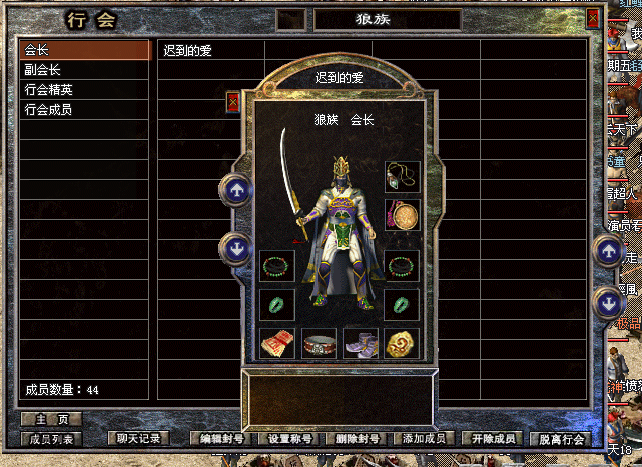
Task: Click the 脱离行会 leave guild button
Action: (560, 438)
